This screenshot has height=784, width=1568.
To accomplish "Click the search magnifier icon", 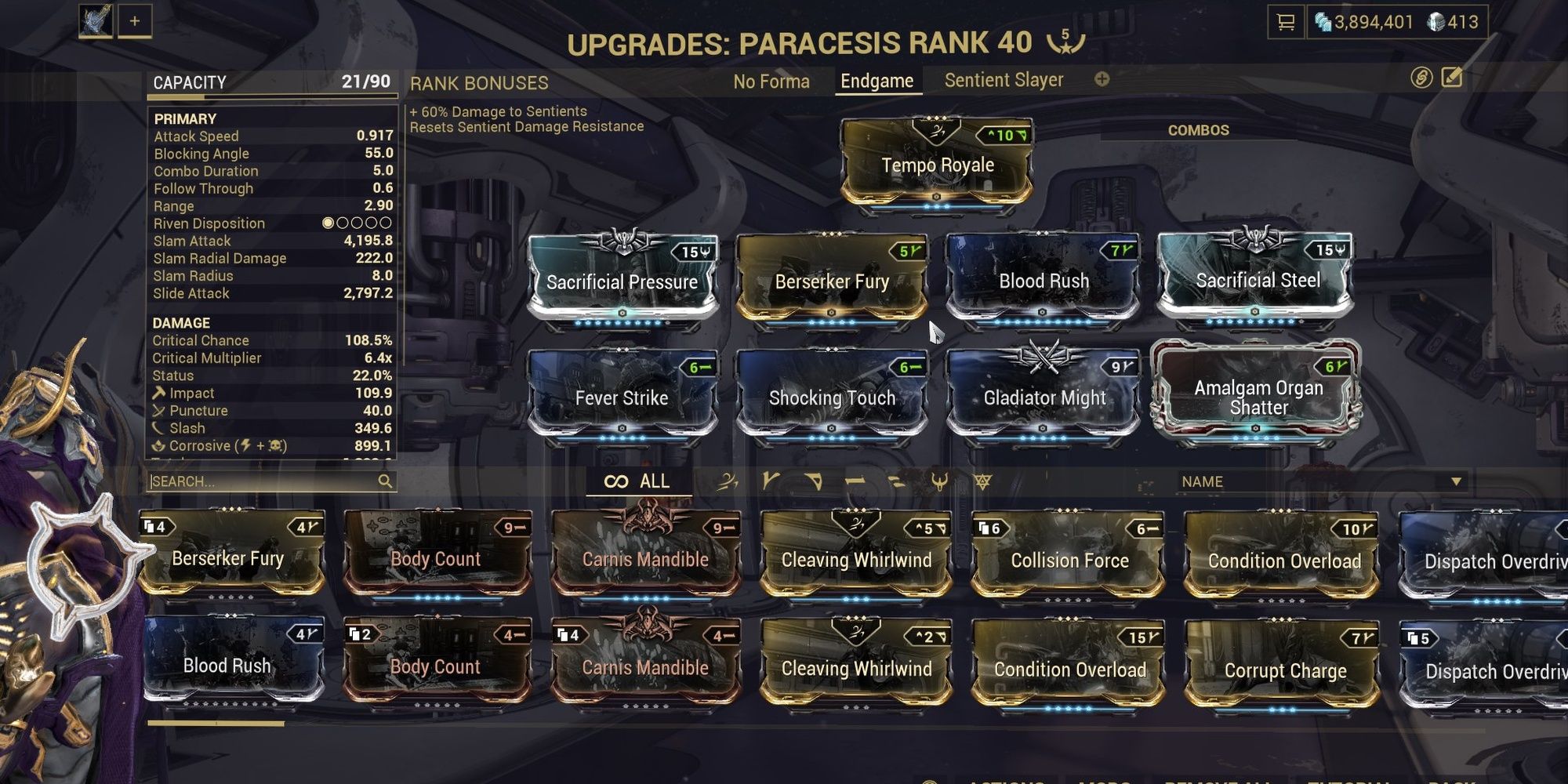I will click(384, 481).
